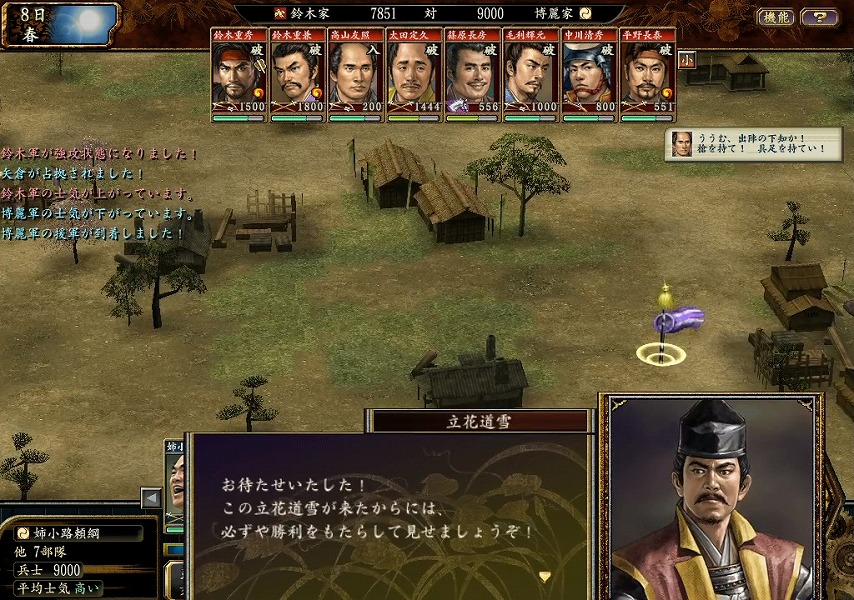Click the left arrow beside enemy unit panel

(x=151, y=497)
